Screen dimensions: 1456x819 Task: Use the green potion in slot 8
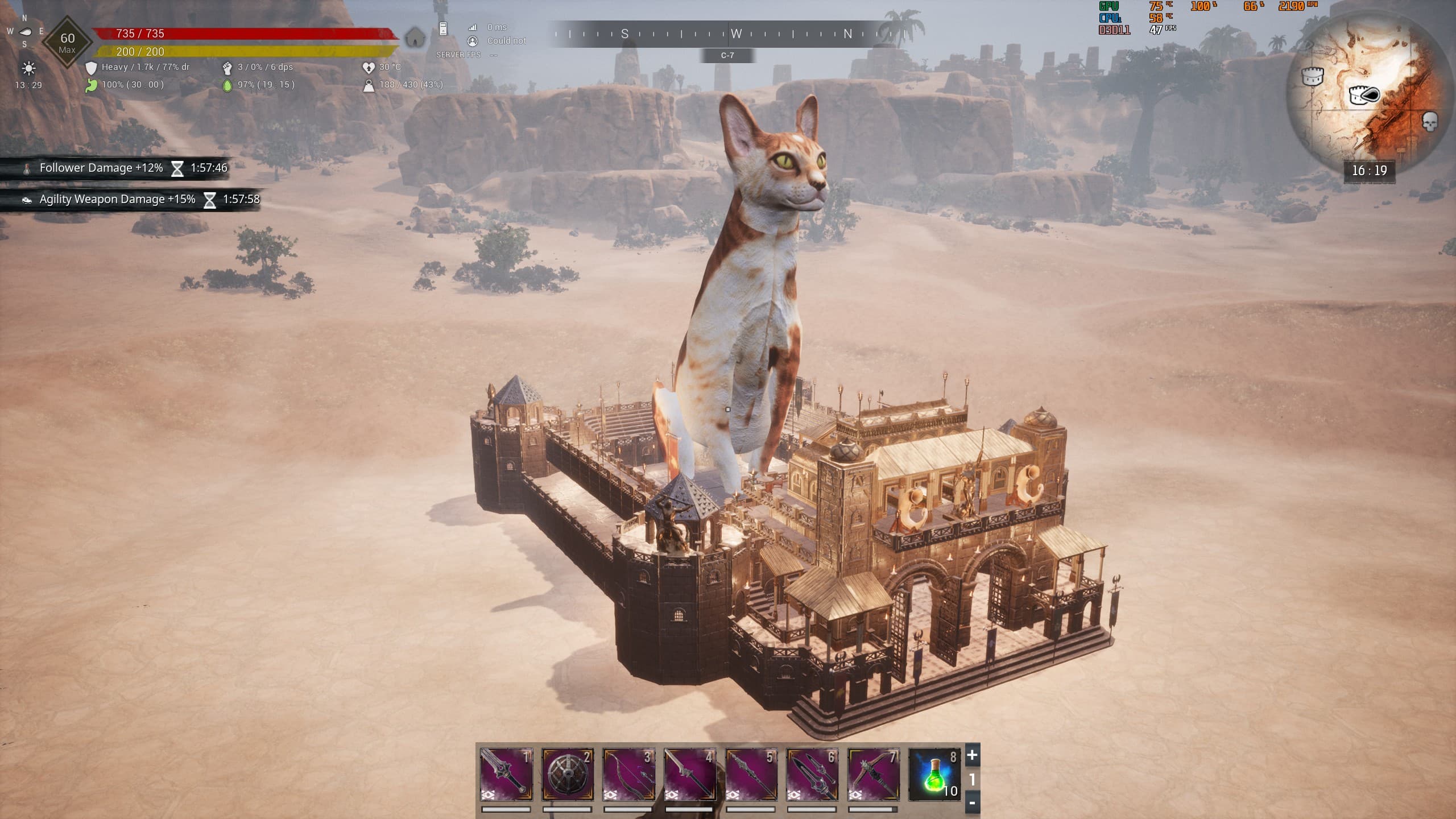(x=935, y=775)
